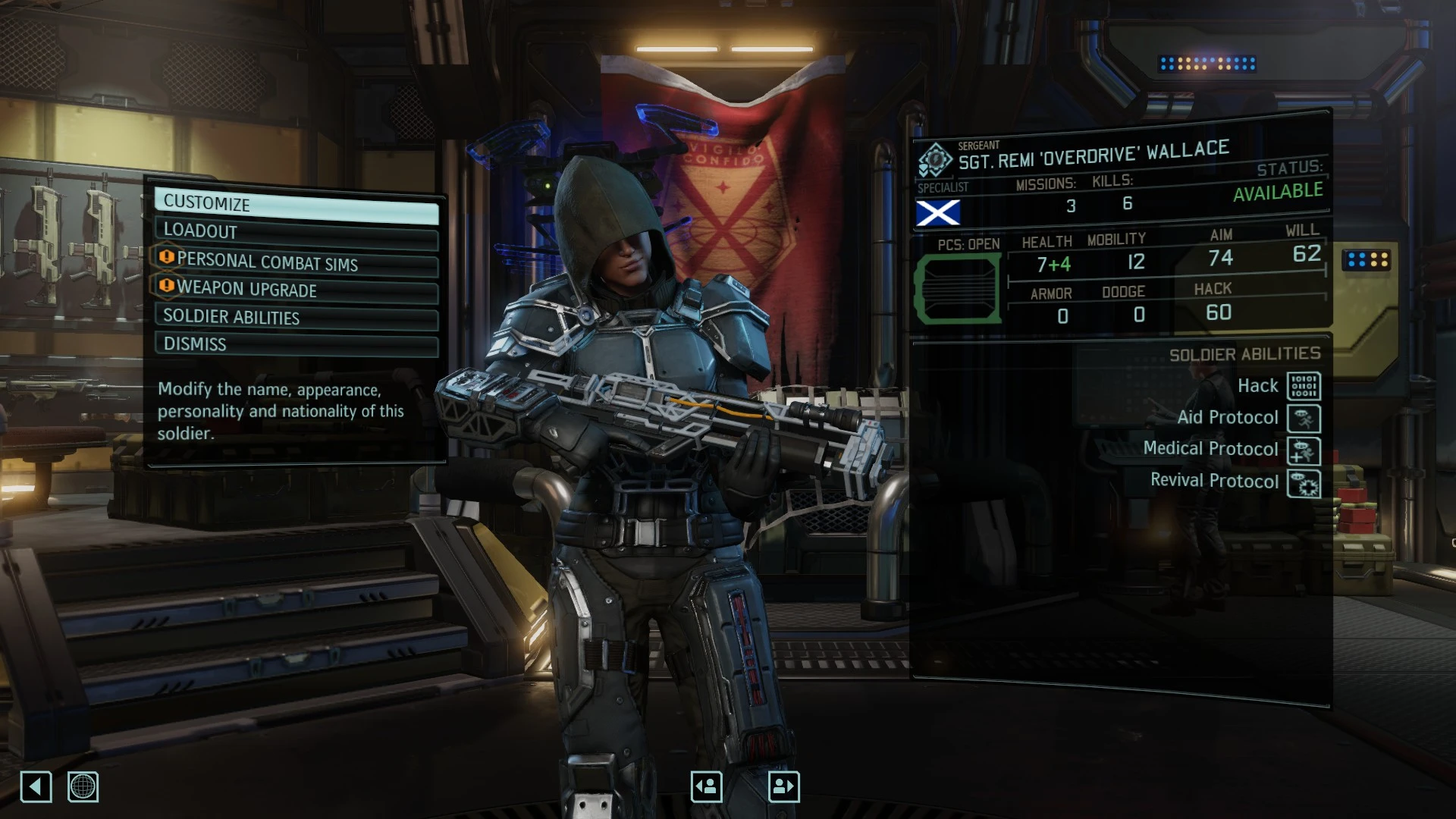This screenshot has width=1456, height=819.
Task: Inspect the Medical Protocol ability icon
Action: [x=1304, y=450]
